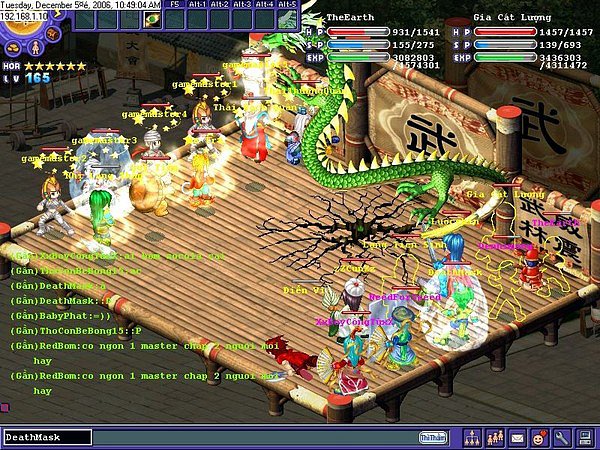Viewport: 600px width, 450px height.
Task: Click the computer system icon
Action: click(583, 437)
